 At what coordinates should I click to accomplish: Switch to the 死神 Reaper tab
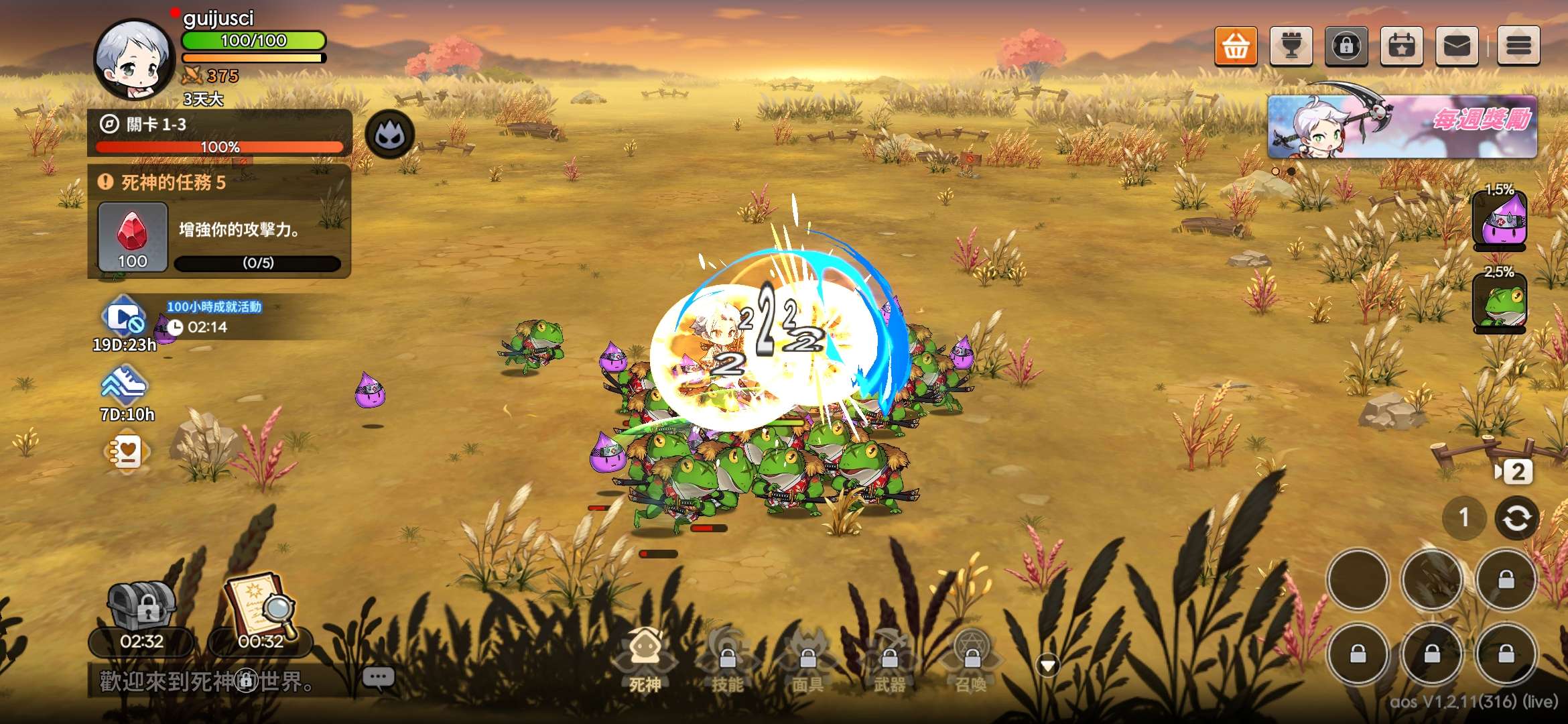point(645,660)
